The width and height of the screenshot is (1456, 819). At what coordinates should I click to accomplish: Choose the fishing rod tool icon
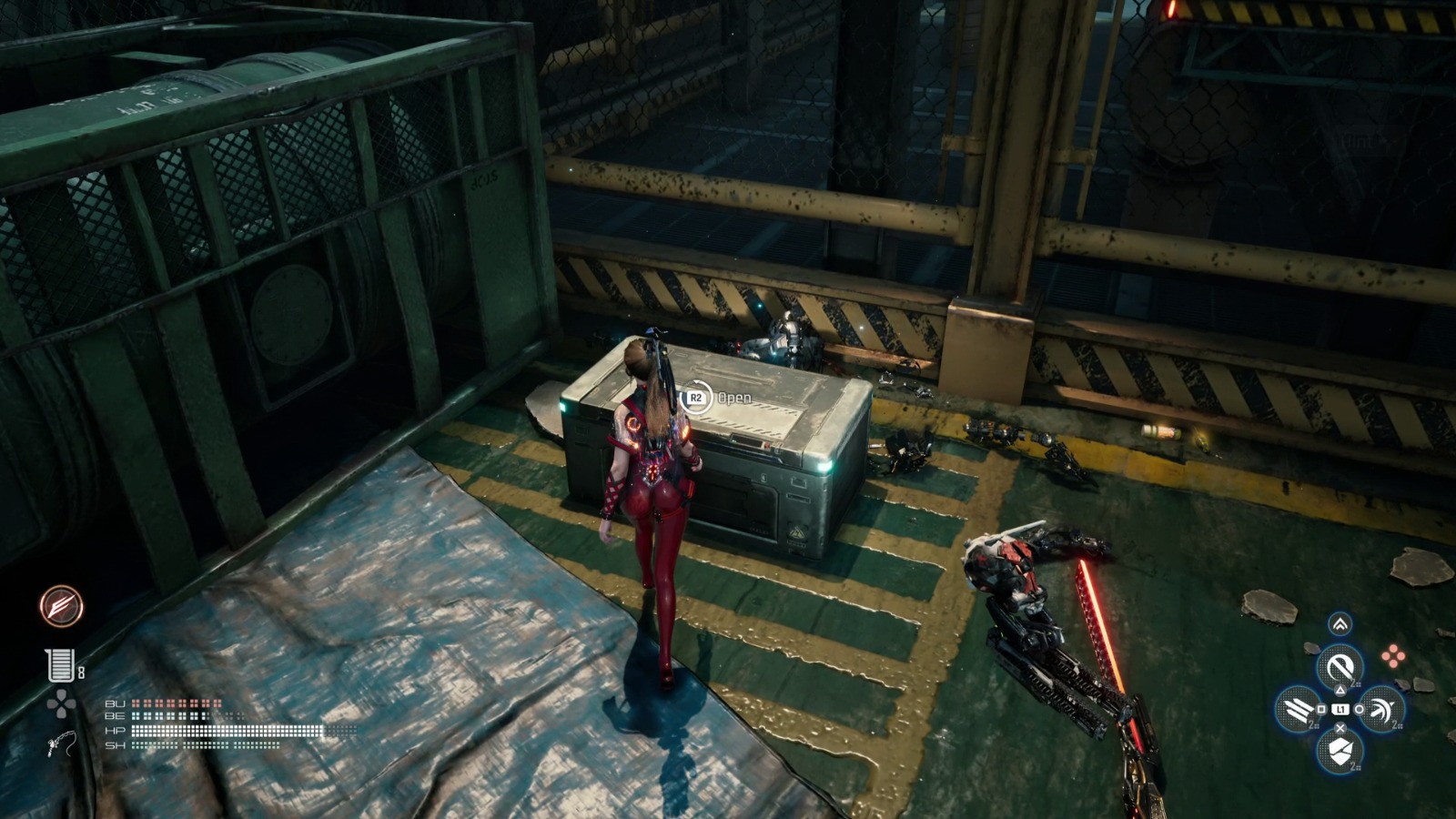60,745
